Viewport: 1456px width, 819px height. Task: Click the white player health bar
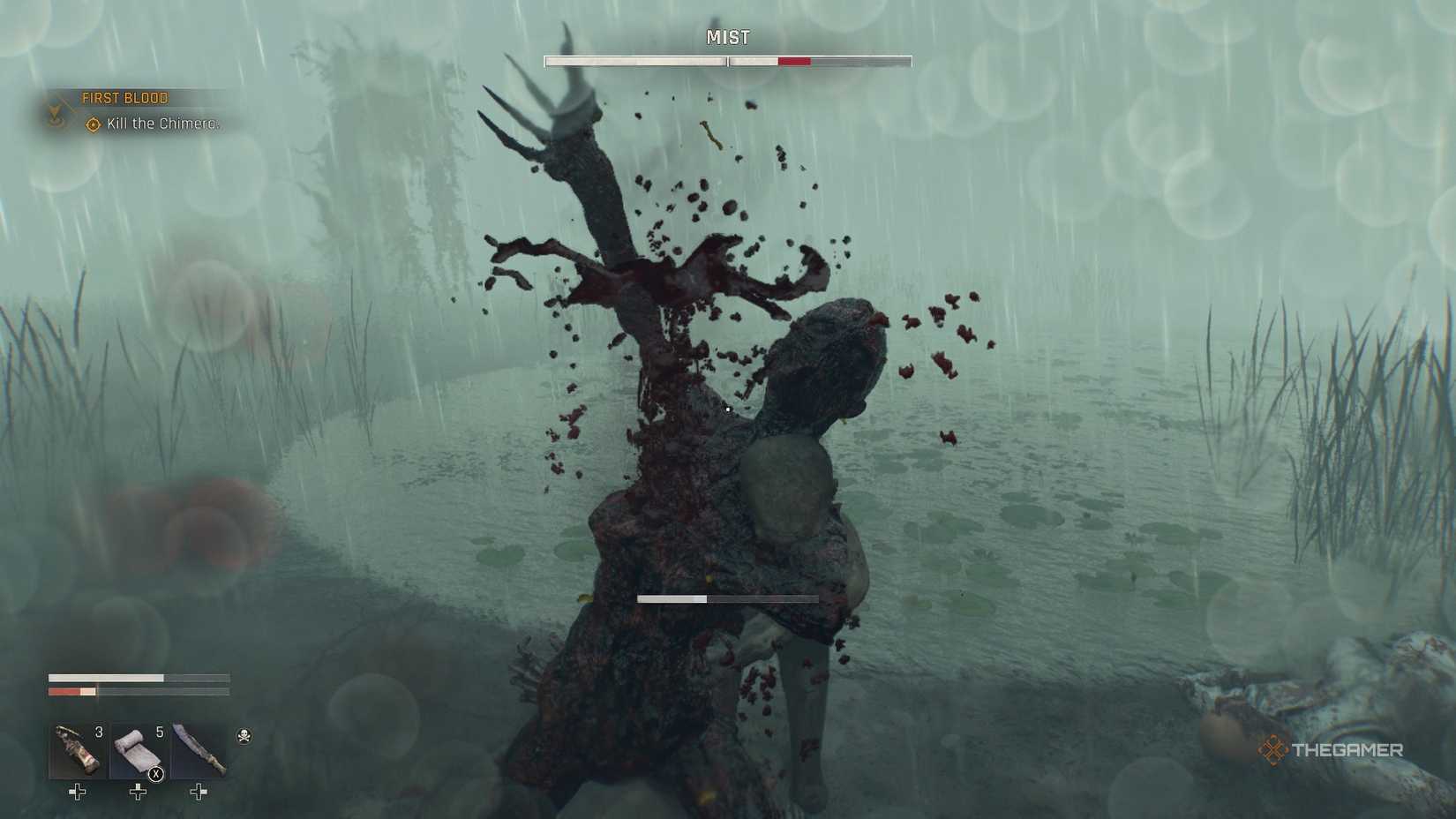pyautogui.click(x=106, y=677)
